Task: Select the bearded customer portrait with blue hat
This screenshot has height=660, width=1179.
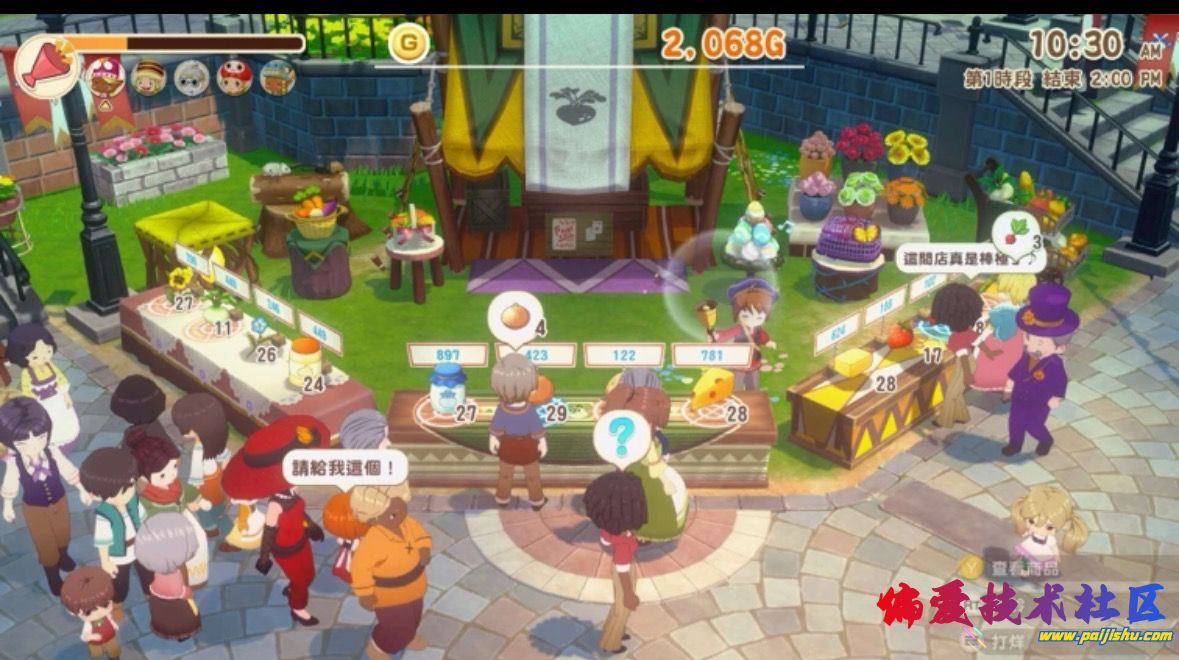Action: tap(277, 76)
